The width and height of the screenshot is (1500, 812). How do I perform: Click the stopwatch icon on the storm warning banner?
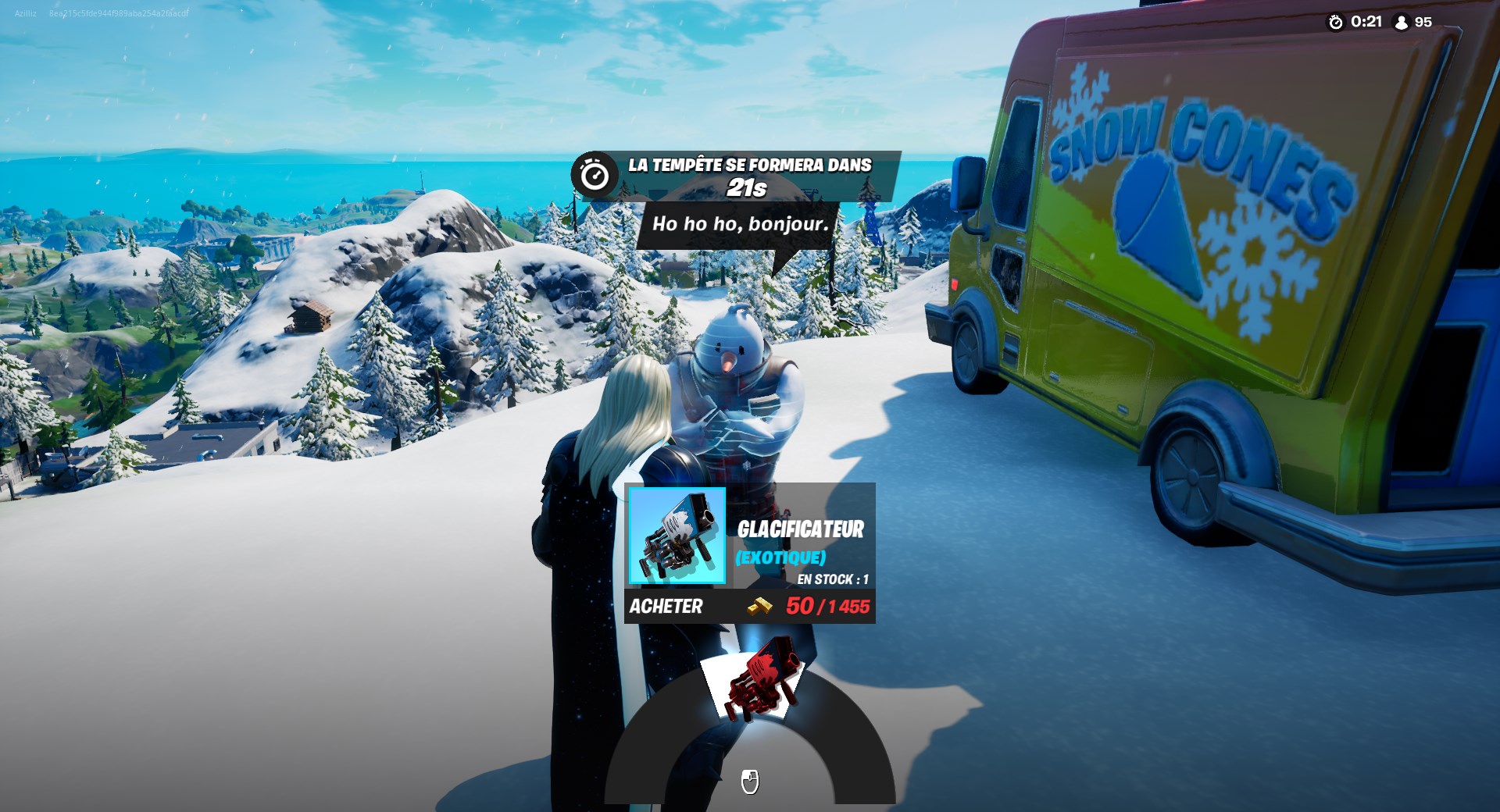coord(594,173)
